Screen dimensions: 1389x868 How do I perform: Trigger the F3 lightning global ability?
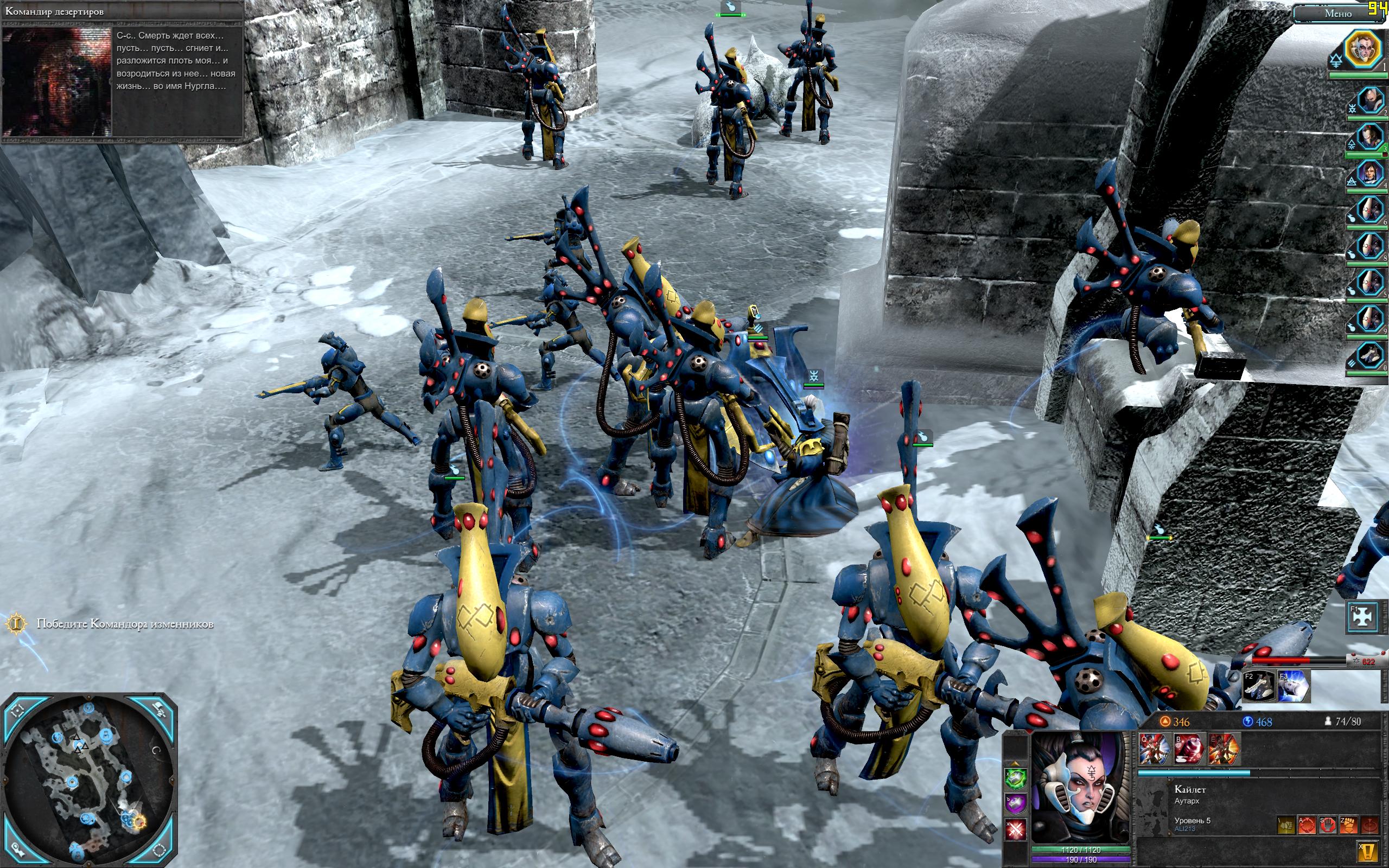(1293, 686)
